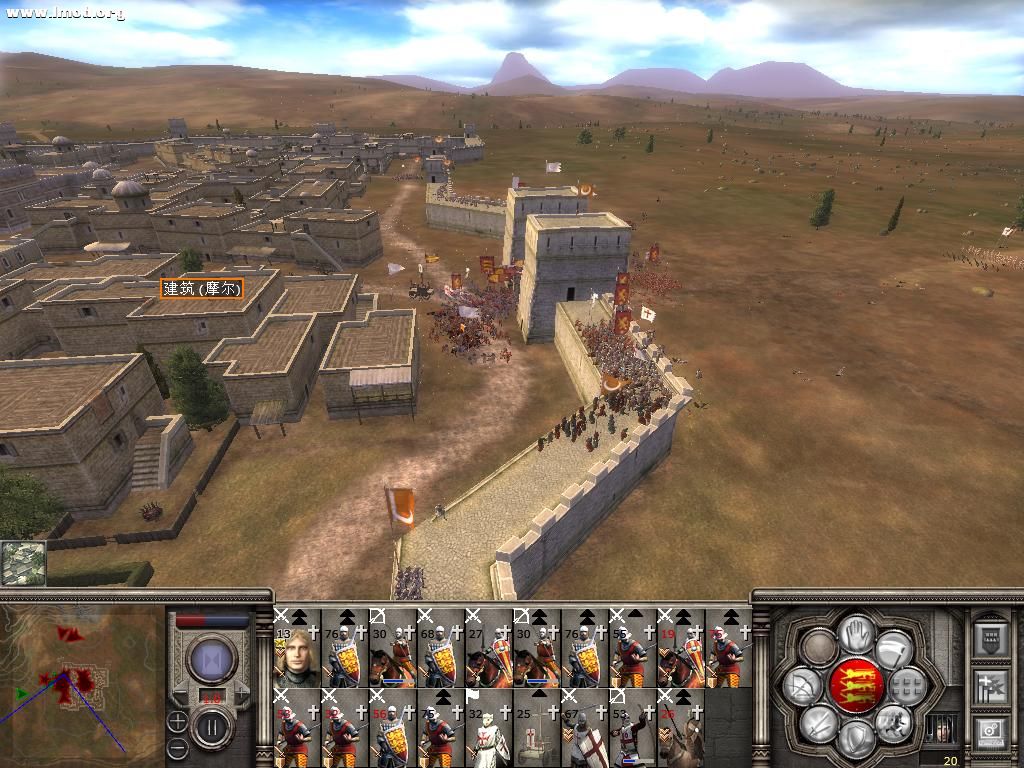The height and width of the screenshot is (768, 1024).
Task: Zoom in the minimap with plus button
Action: (177, 721)
